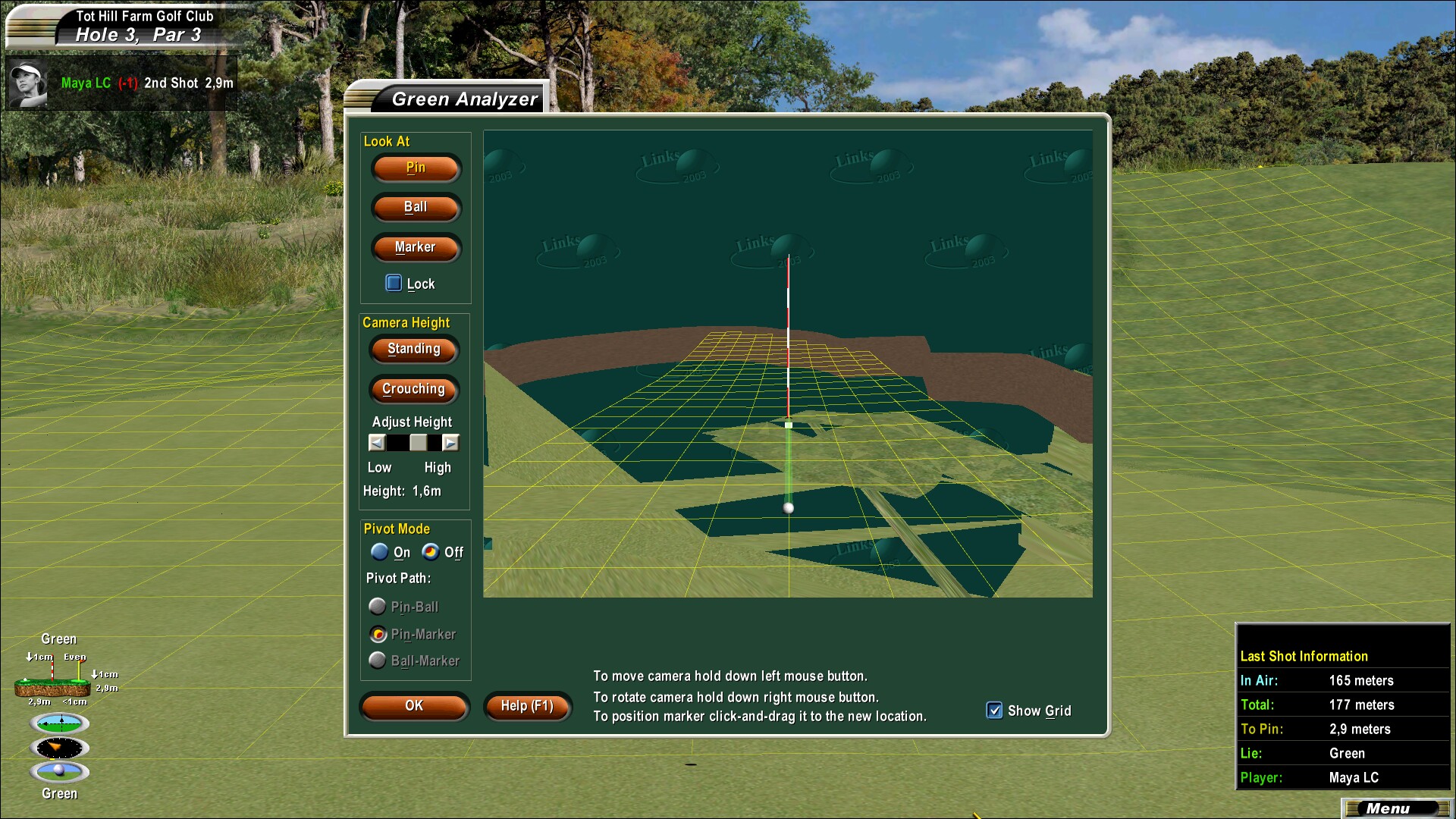The image size is (1456, 819).
Task: Select the Pin-Ball pivot path
Action: 378,606
